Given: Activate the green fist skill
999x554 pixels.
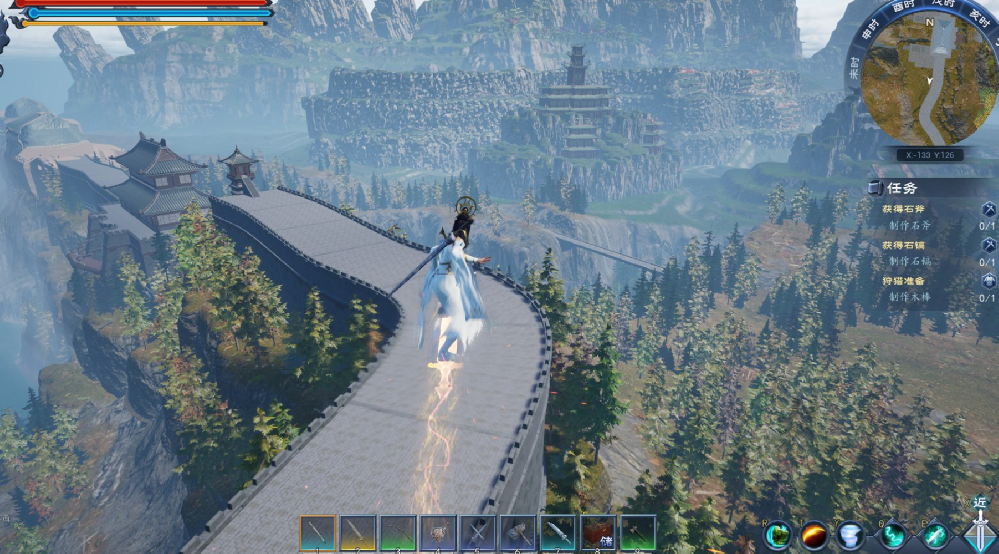Looking at the screenshot, I should (778, 536).
